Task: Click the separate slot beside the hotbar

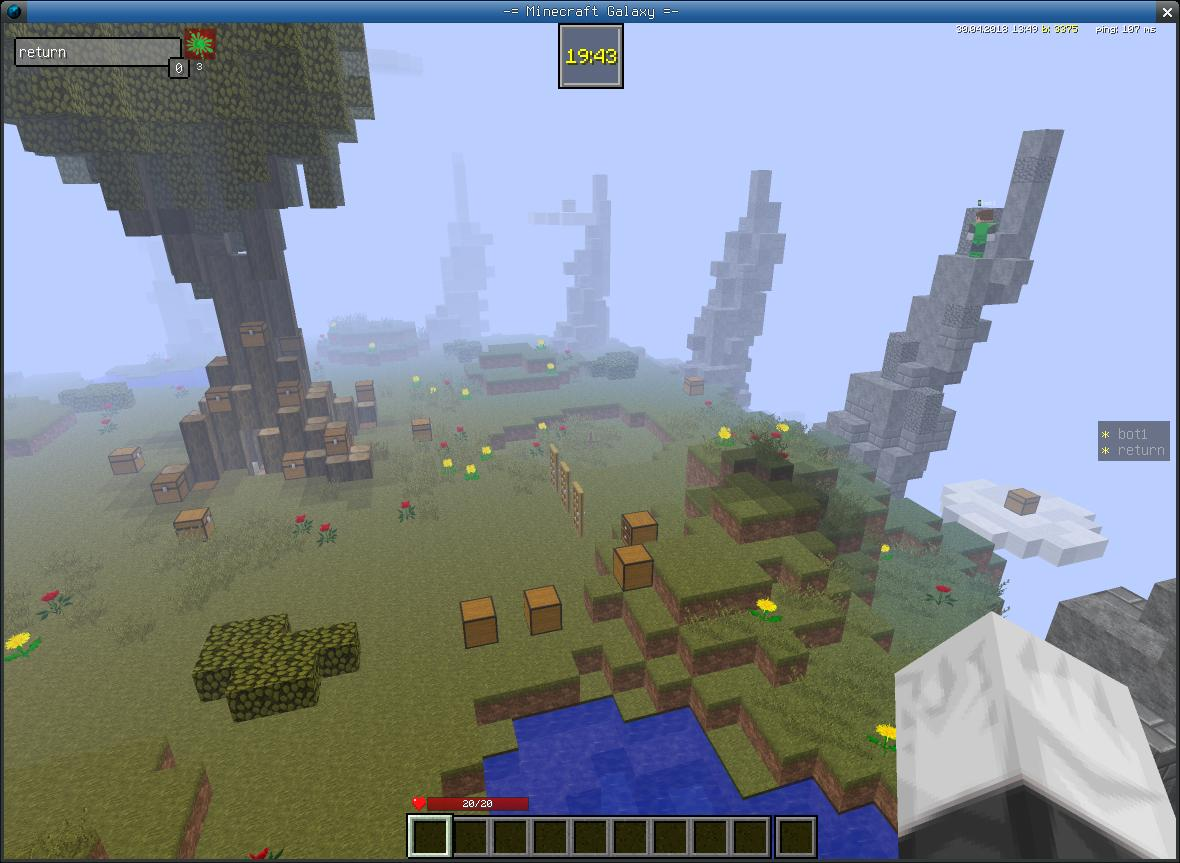Action: 796,837
